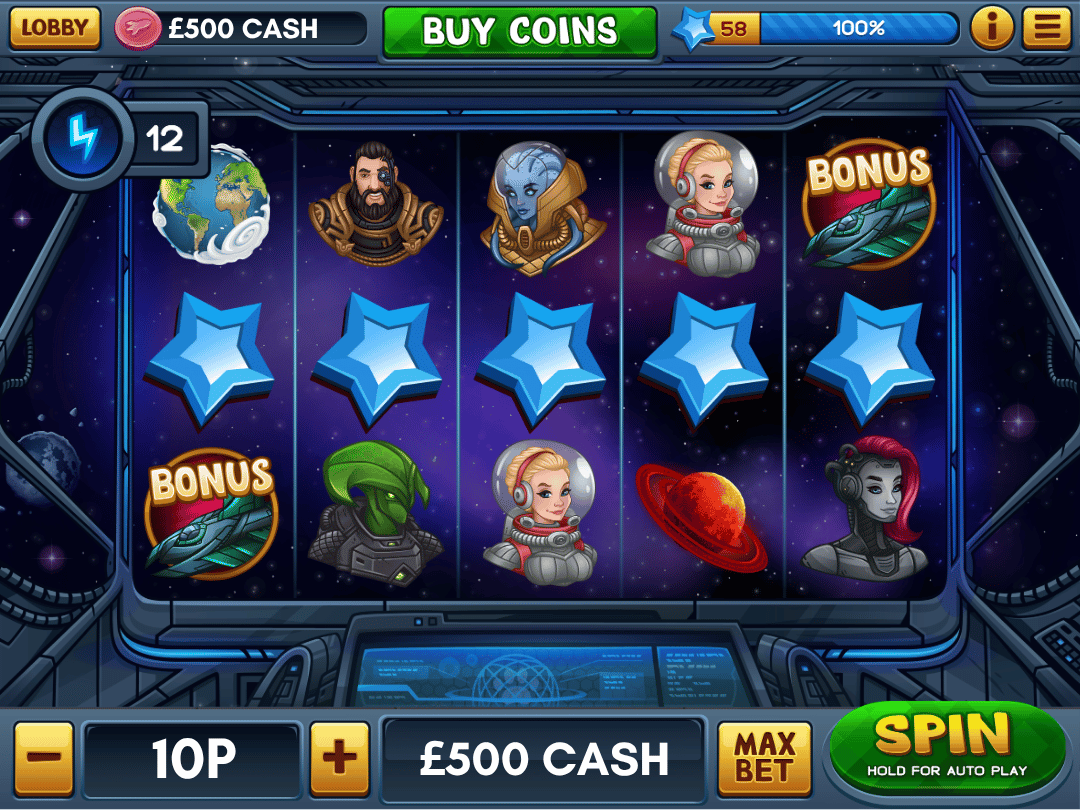Open the hamburger menu
Screen dimensions: 1080x810
[x=1046, y=28]
